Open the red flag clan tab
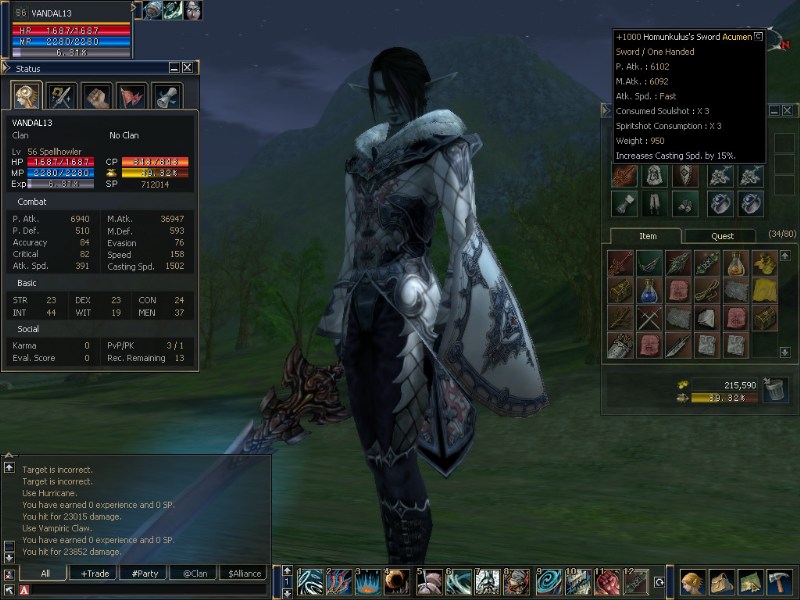This screenshot has width=800, height=600. pyautogui.click(x=132, y=96)
